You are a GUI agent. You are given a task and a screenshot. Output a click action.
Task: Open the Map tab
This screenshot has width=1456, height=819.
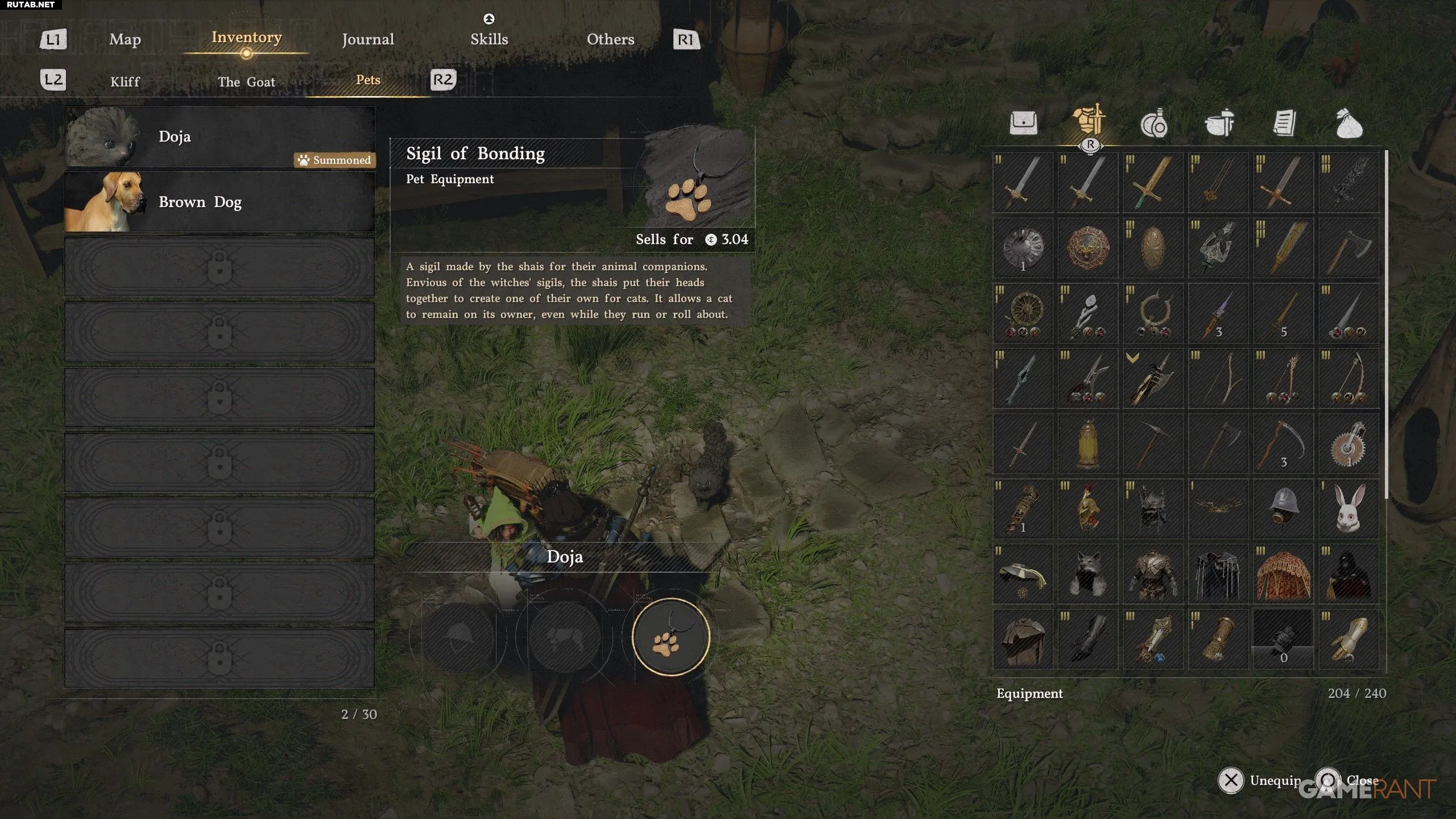[x=125, y=39]
